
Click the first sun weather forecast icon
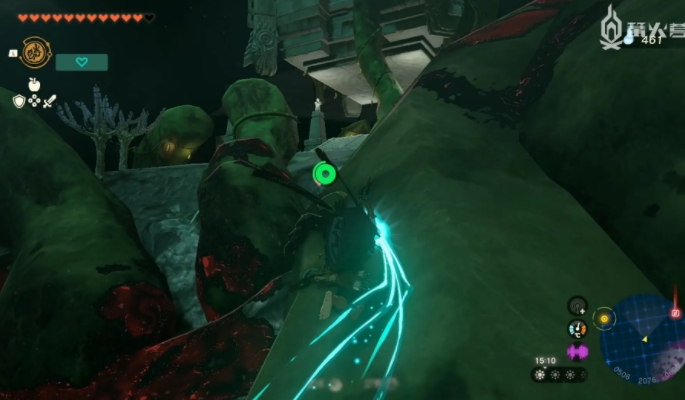coord(541,375)
